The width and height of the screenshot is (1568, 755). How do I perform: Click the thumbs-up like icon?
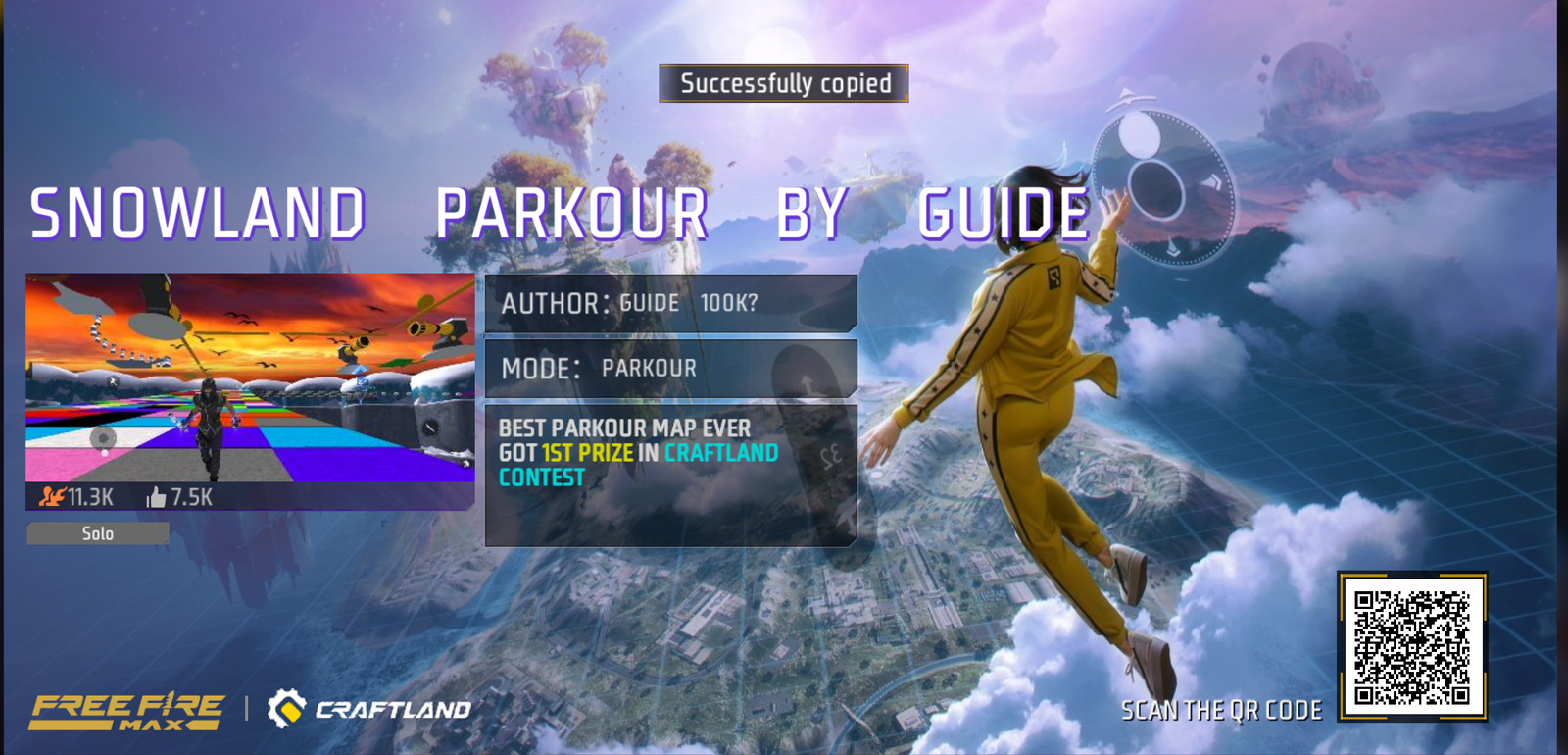(157, 497)
